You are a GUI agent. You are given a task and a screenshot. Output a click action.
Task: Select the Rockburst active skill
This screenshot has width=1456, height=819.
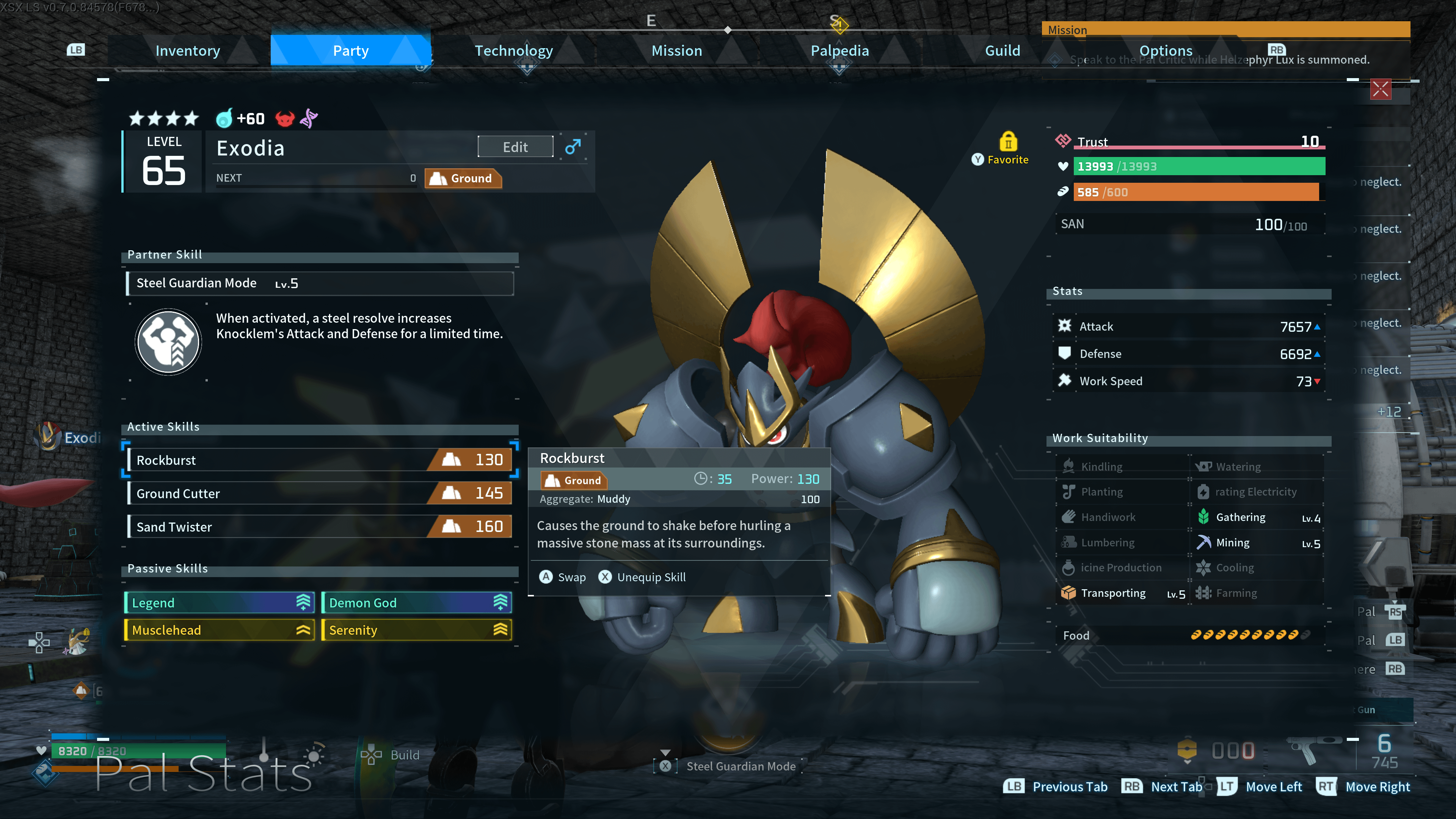[x=320, y=460]
